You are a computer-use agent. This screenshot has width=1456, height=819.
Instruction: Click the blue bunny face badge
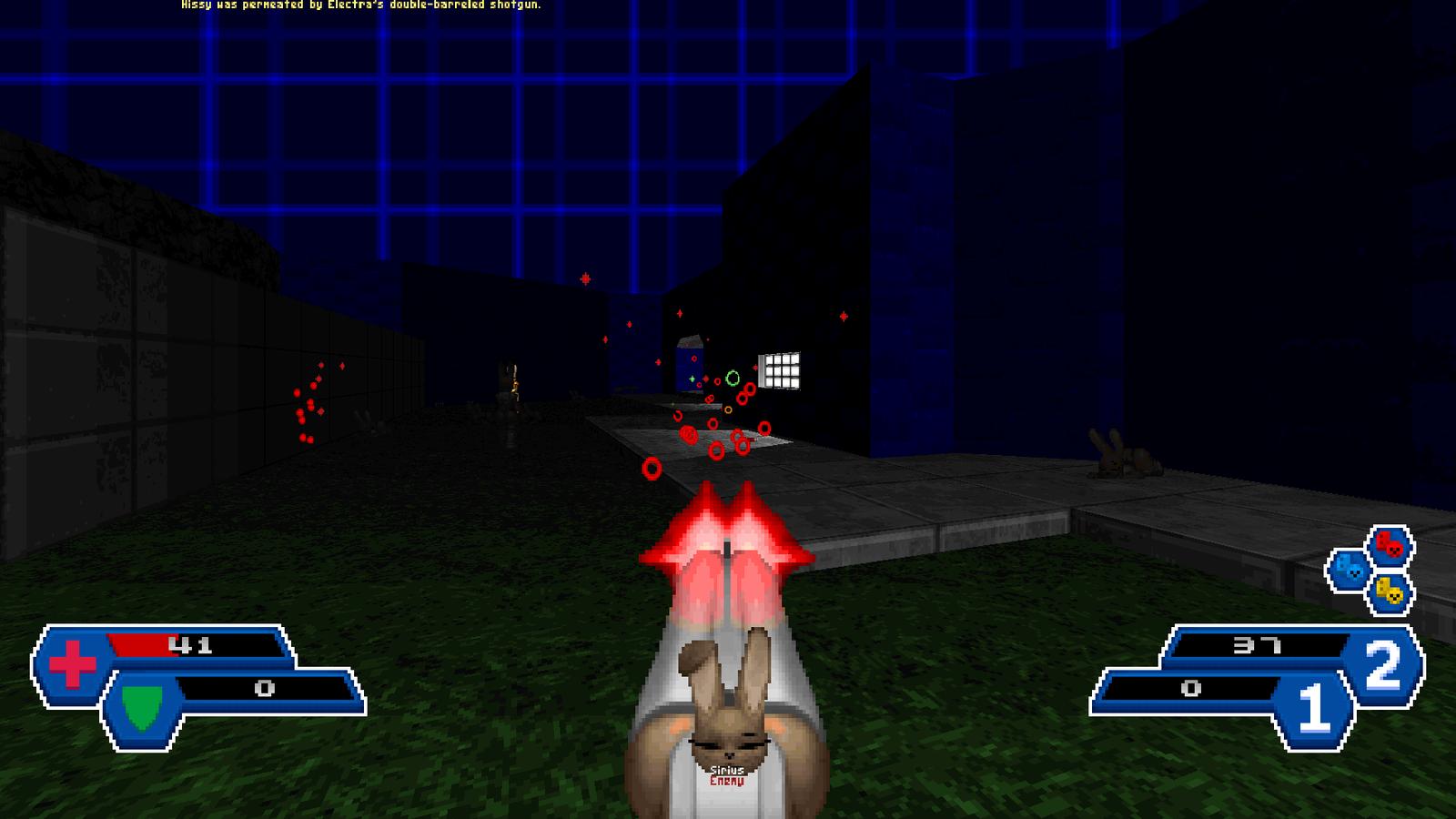(1349, 571)
